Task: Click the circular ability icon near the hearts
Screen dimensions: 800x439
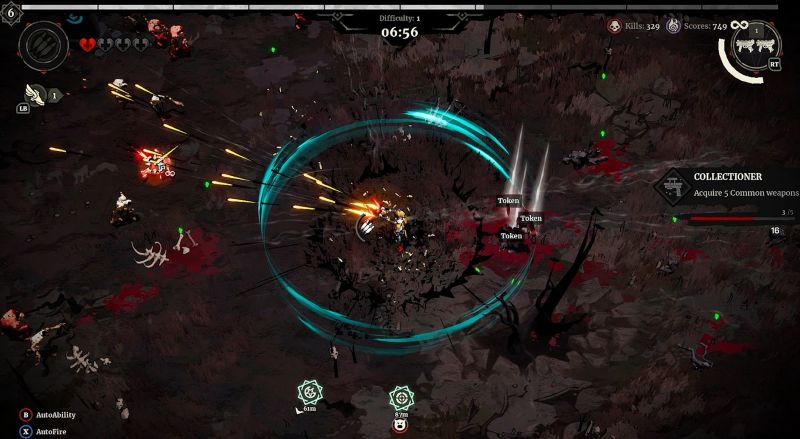Action: pos(43,44)
